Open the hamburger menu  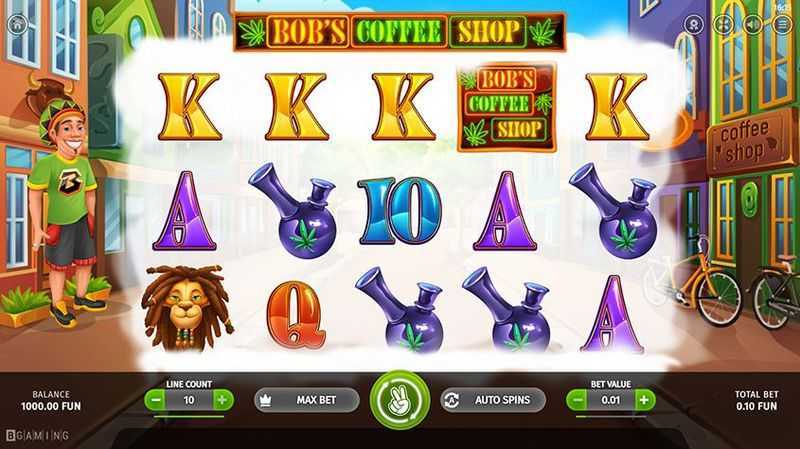(x=782, y=24)
